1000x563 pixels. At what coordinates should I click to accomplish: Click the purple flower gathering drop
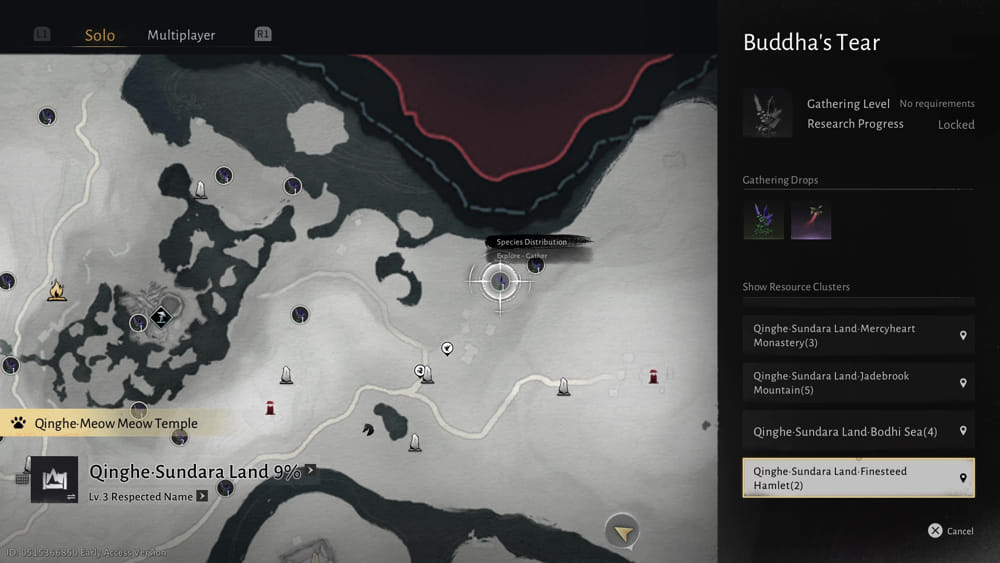[763, 220]
